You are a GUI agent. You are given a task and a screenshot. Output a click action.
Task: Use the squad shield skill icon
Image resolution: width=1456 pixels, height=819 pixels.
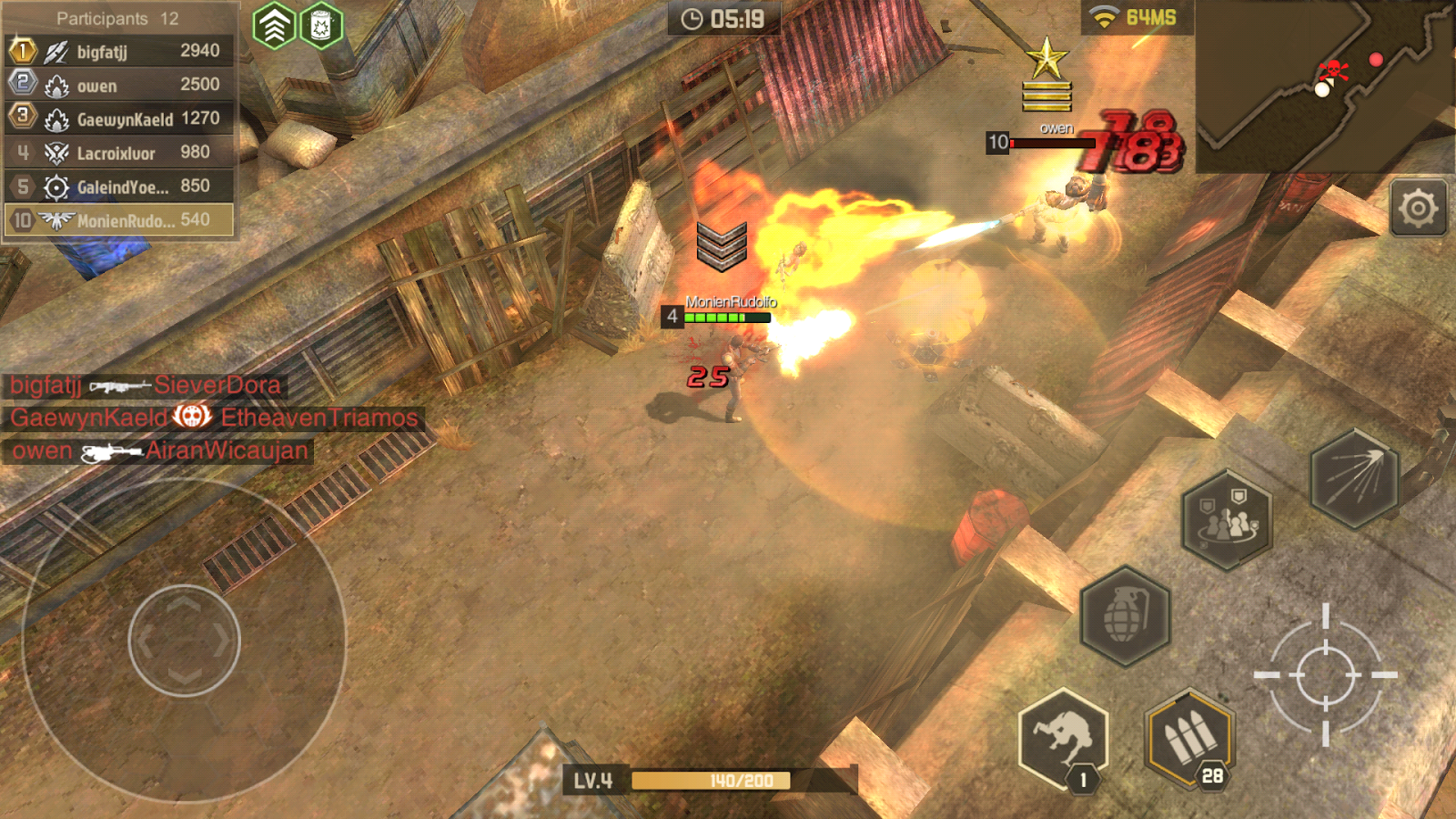point(1227,520)
